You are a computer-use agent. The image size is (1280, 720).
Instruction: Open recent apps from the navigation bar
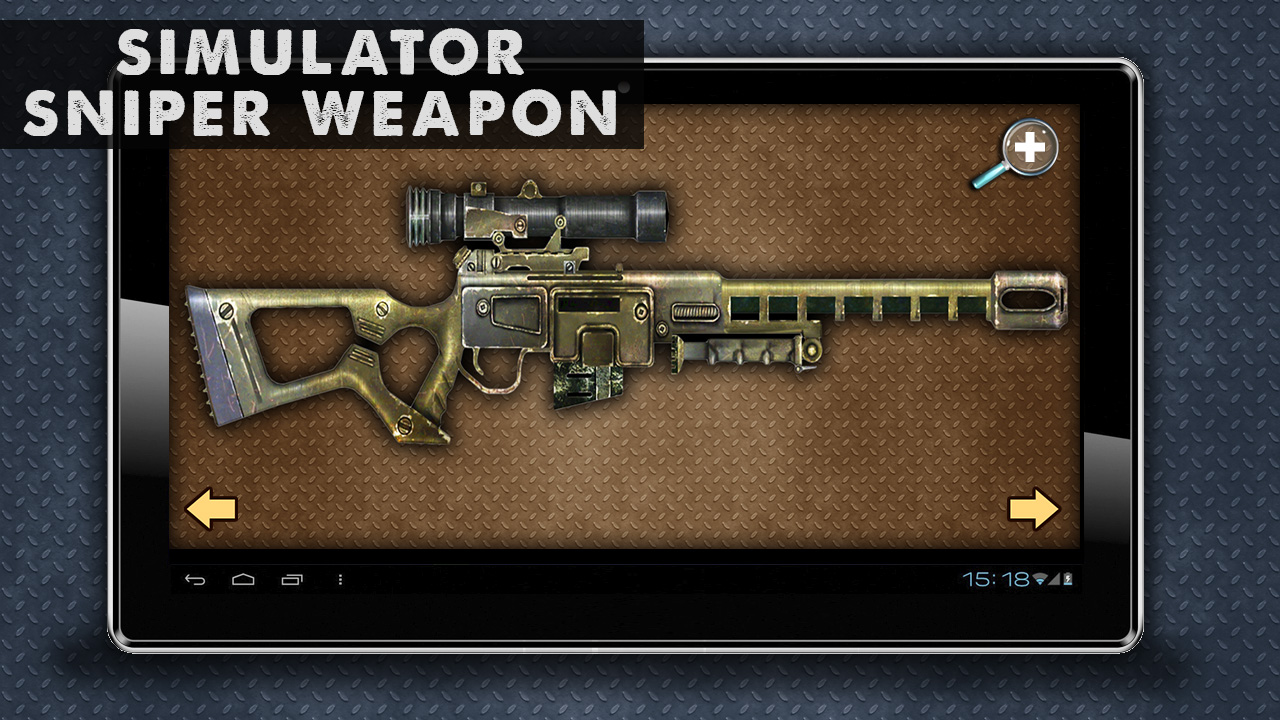pos(293,578)
